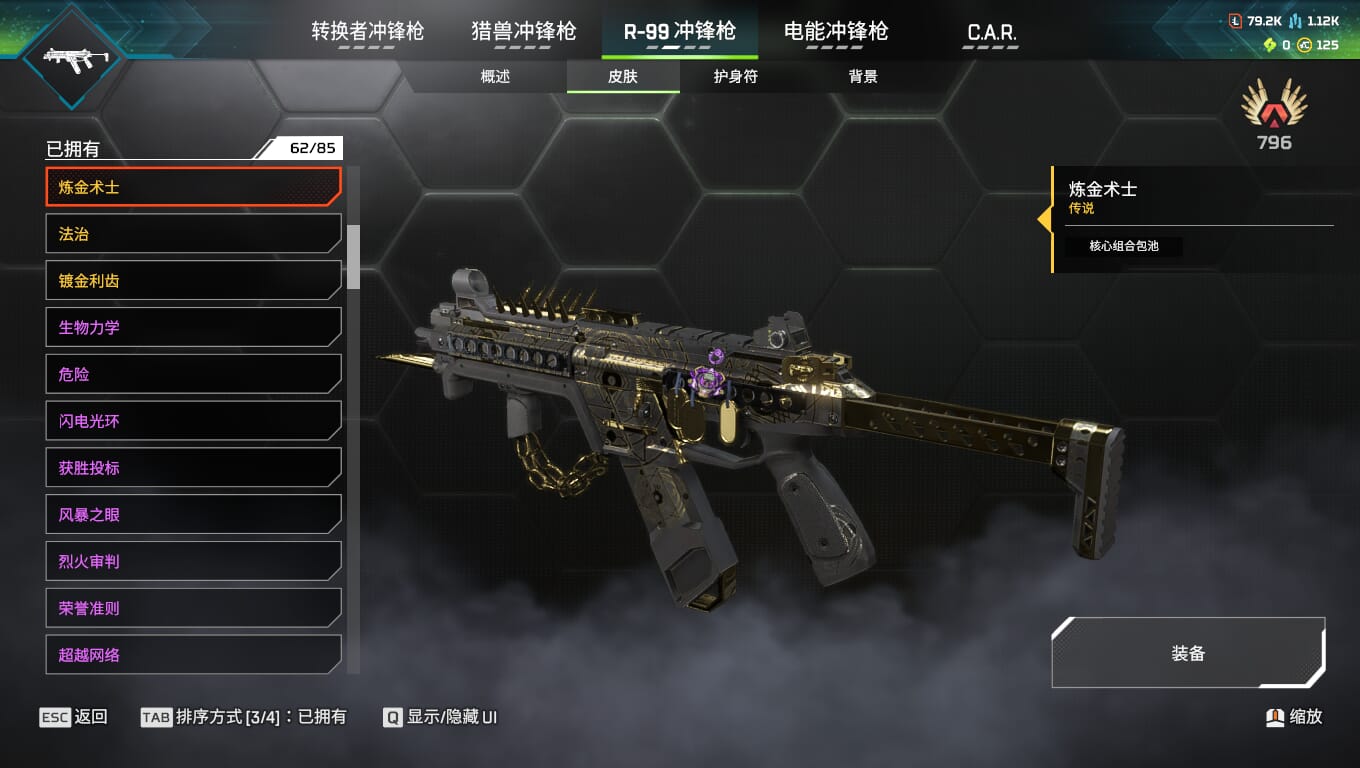
Task: Open the C.A.R. weapon tab
Action: (x=992, y=33)
